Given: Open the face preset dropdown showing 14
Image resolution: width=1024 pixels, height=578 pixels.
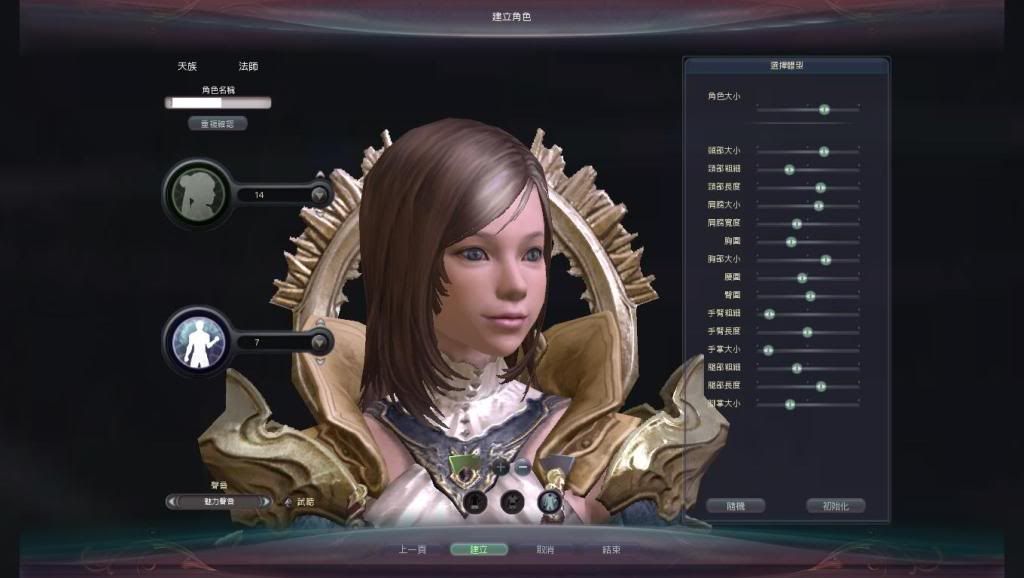Looking at the screenshot, I should coord(319,195).
